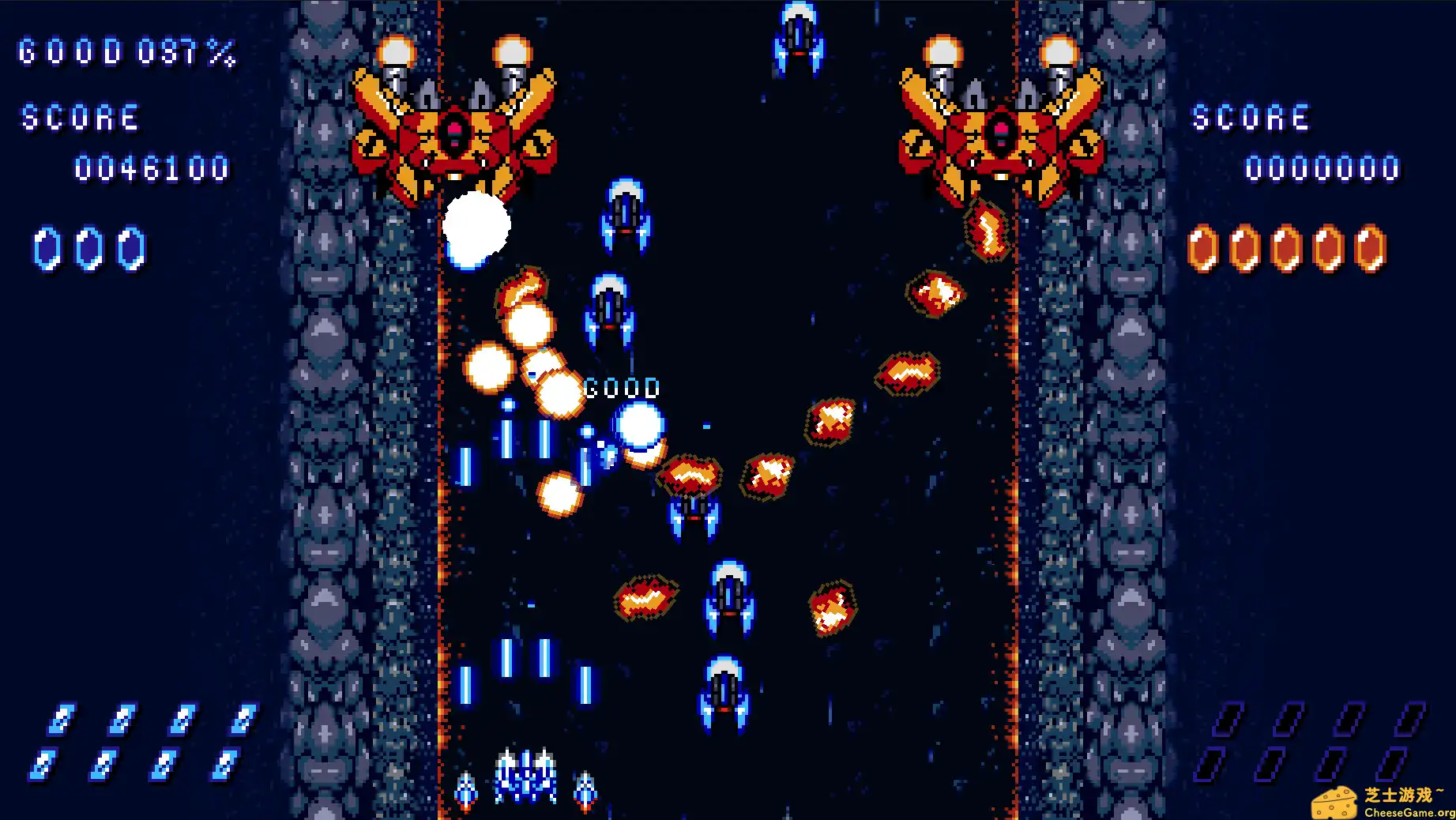1456x820 pixels.
Task: Select the right SCORE label
Action: 1251,118
